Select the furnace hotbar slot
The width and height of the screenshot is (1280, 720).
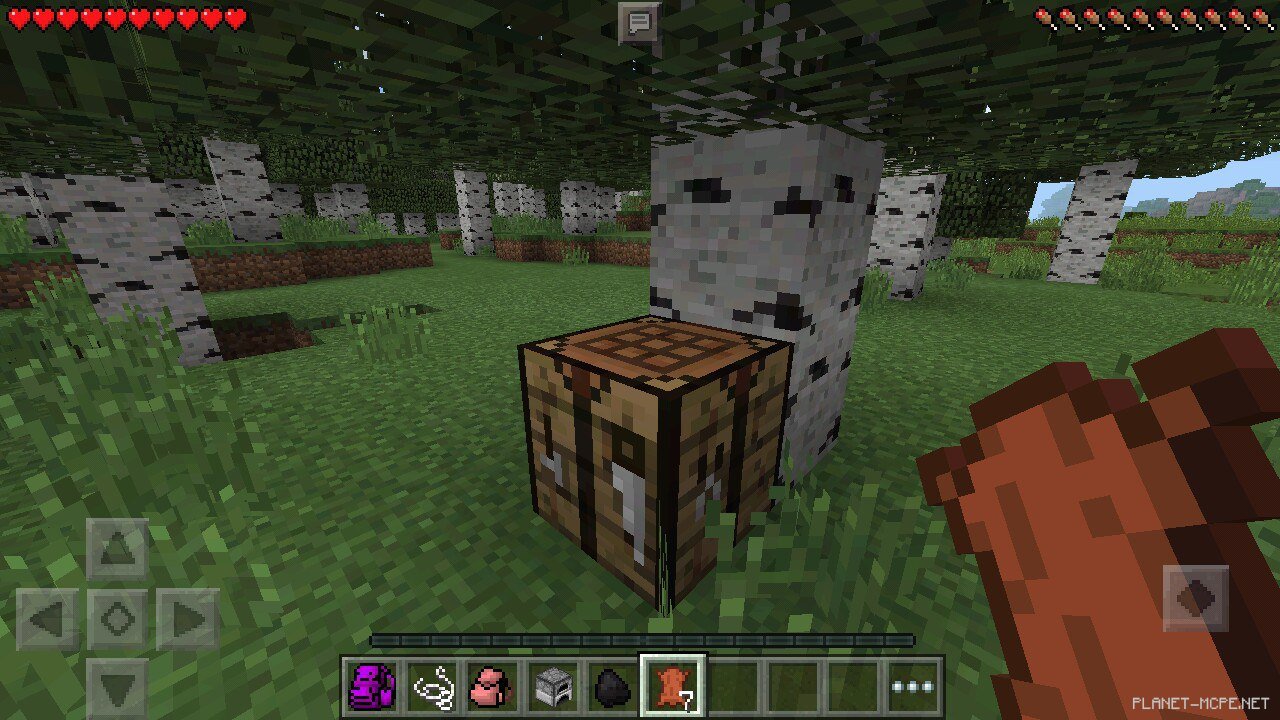point(552,687)
